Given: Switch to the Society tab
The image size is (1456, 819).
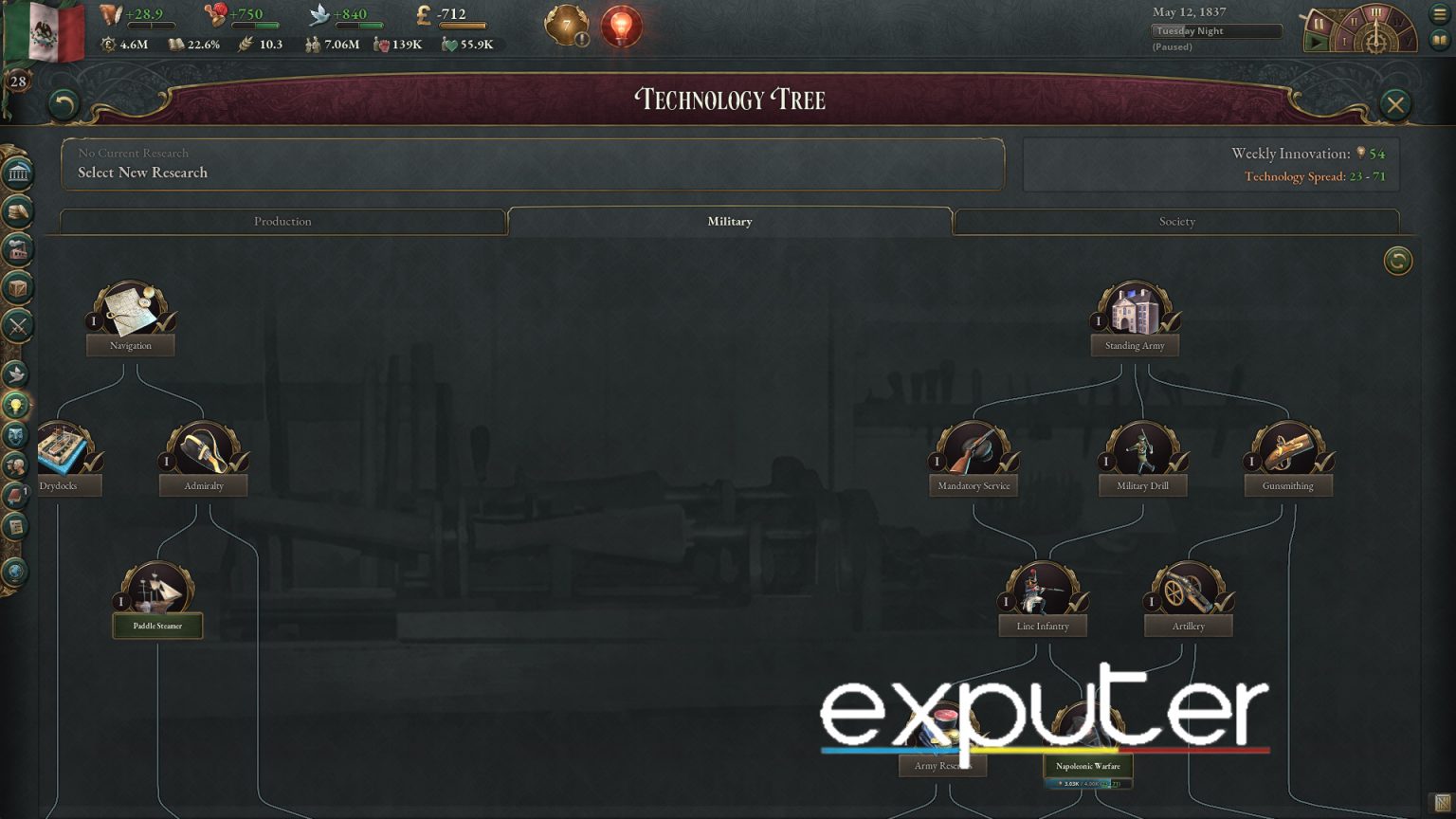Looking at the screenshot, I should 1176,221.
